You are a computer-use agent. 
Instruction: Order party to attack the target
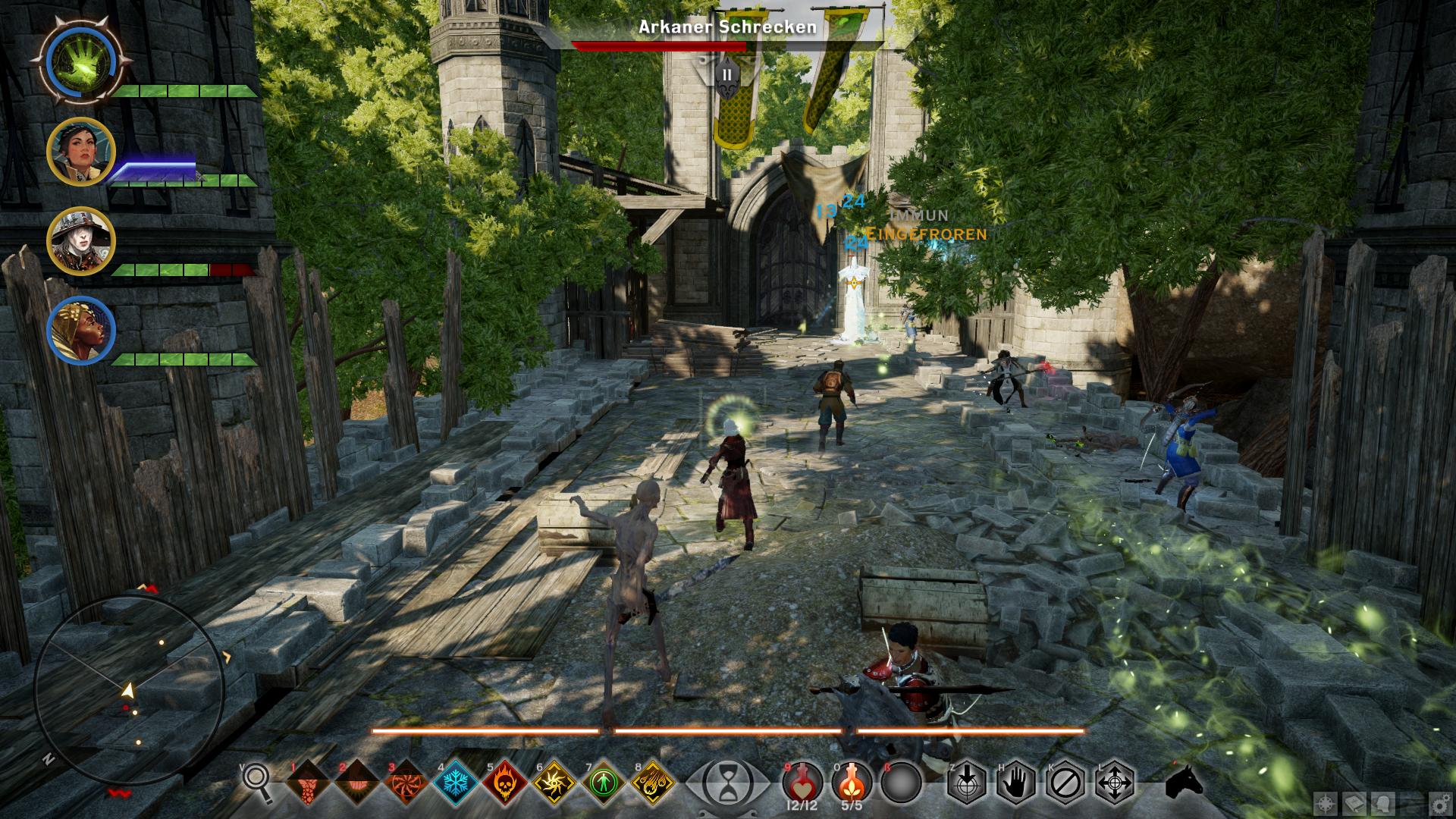pos(966,783)
